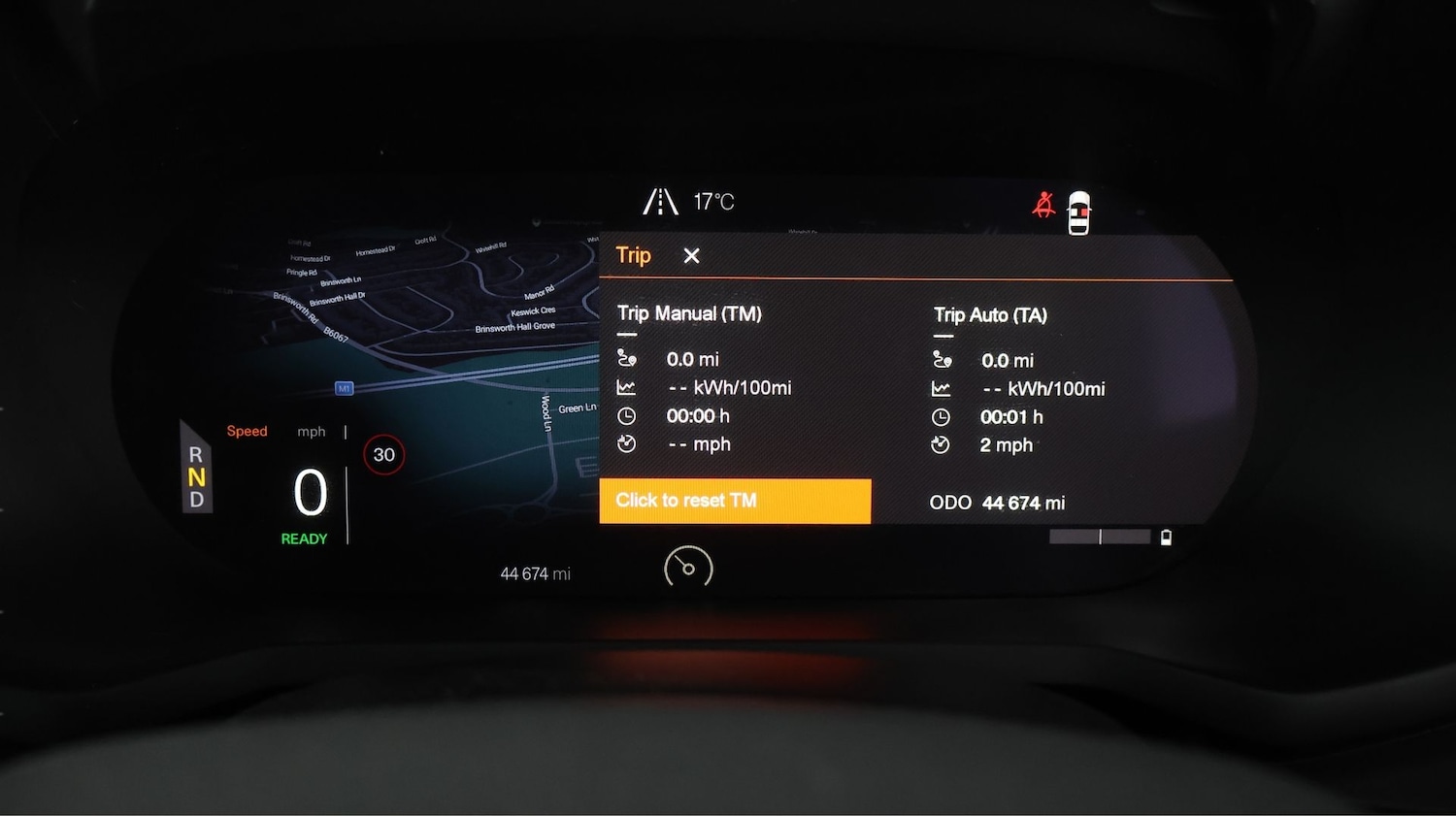Click the ODO 44 674 mi reading
The width and height of the screenshot is (1456, 816).
996,503
